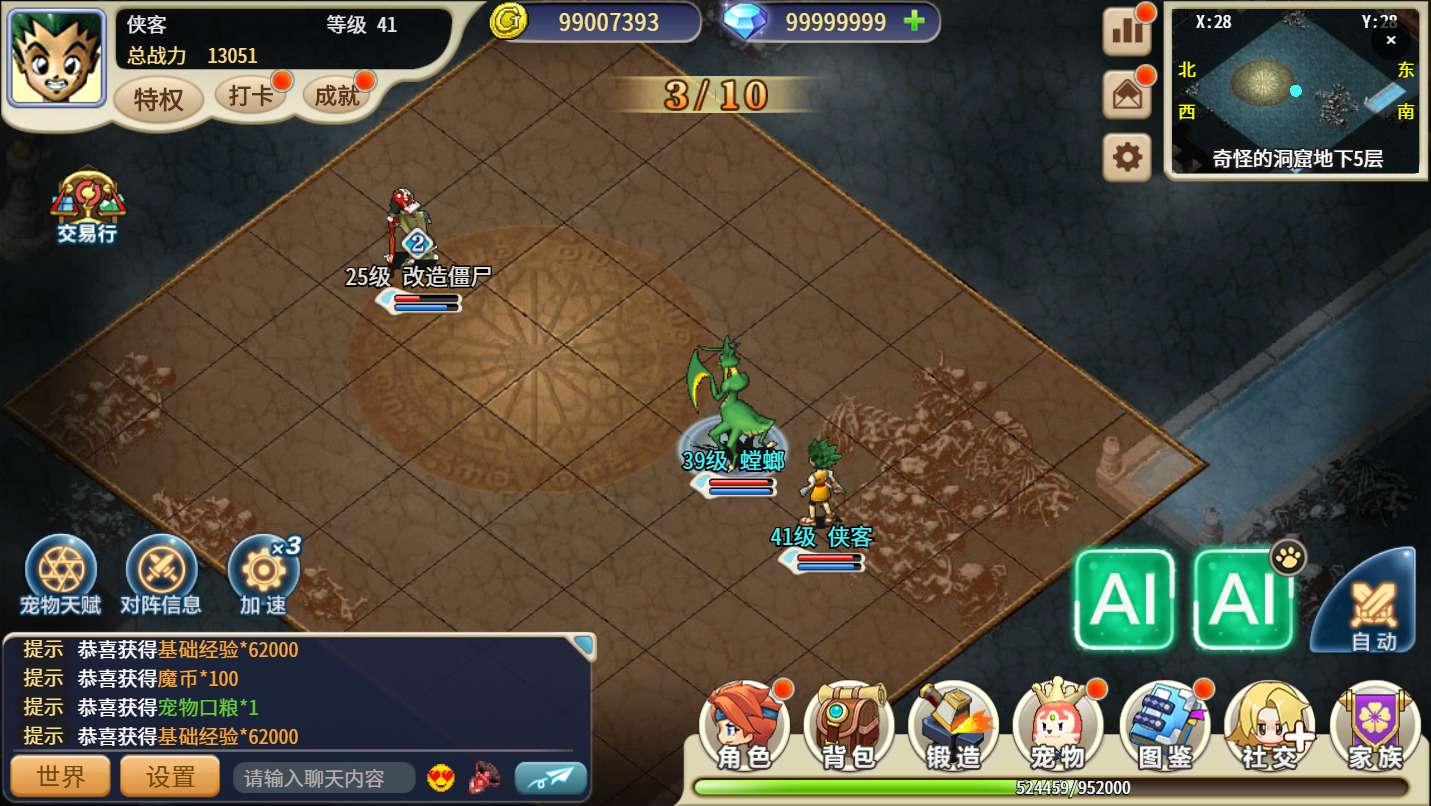1431x806 pixels.
Task: Open the 交易行 trading house icon
Action: [87, 207]
